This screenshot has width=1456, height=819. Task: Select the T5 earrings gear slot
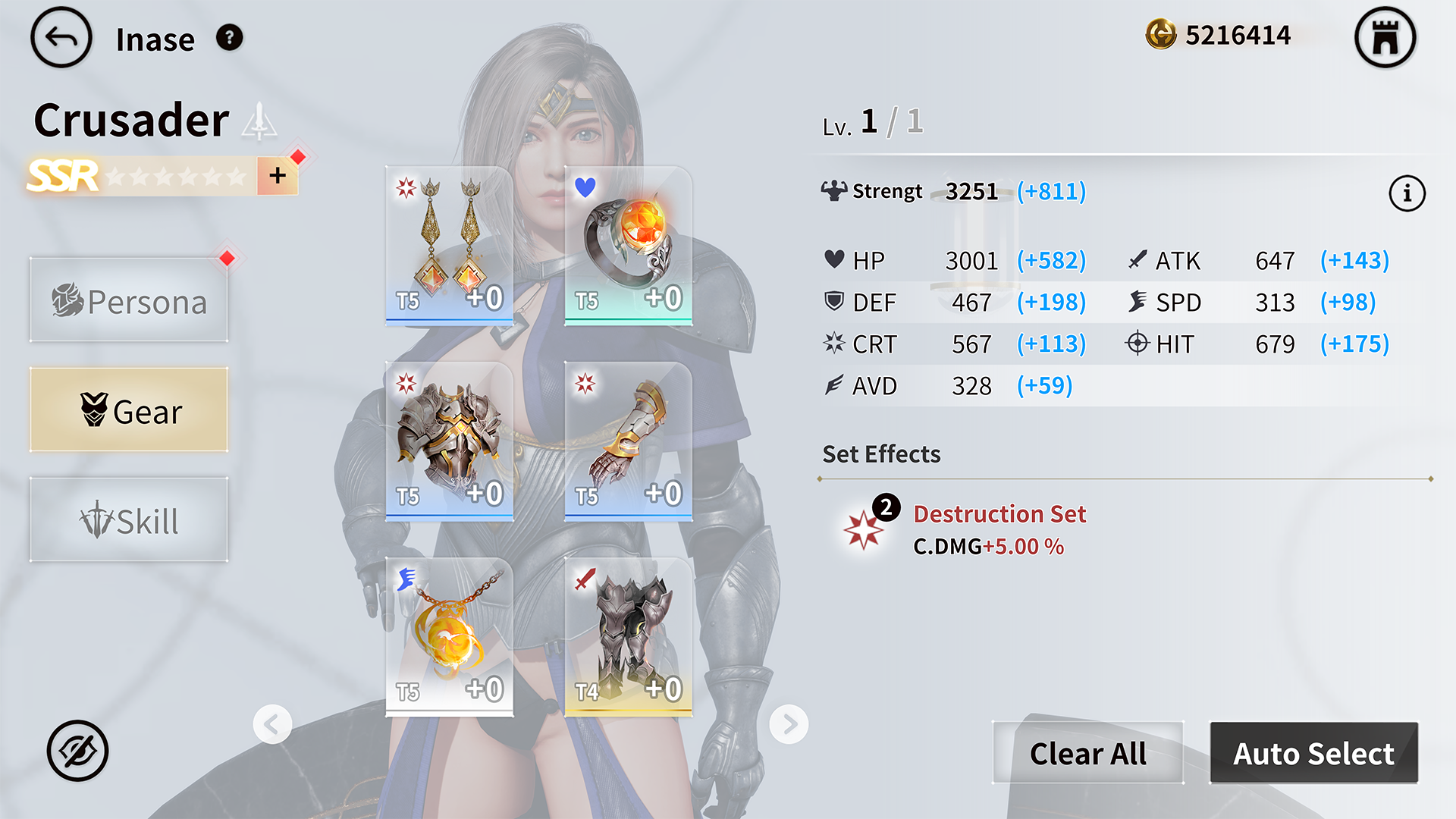click(x=449, y=246)
